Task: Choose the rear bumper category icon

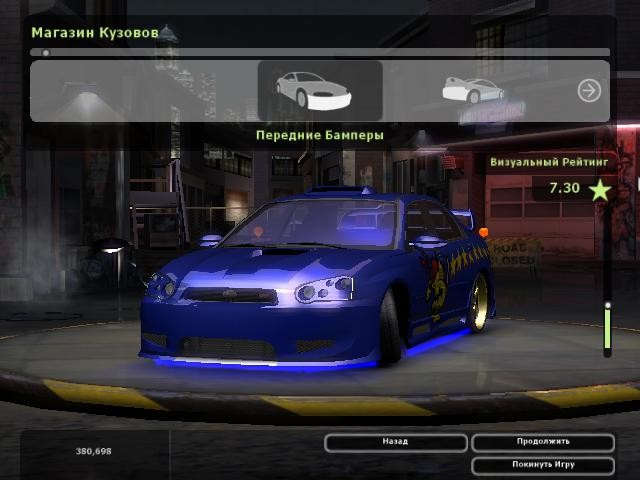Action: point(472,90)
